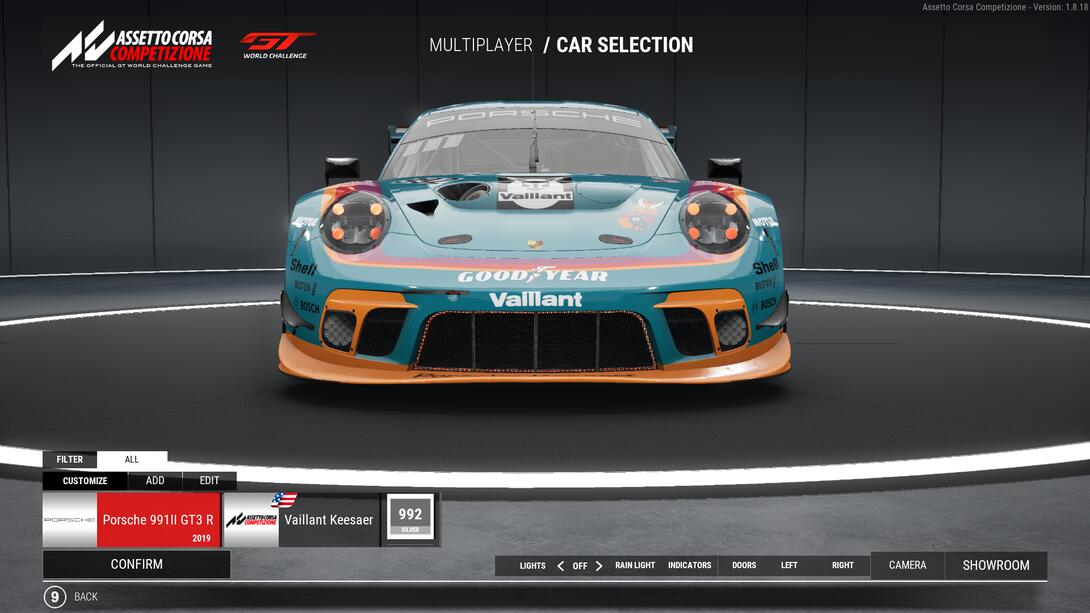Open the Filter tab
The image size is (1090, 613).
[70, 460]
